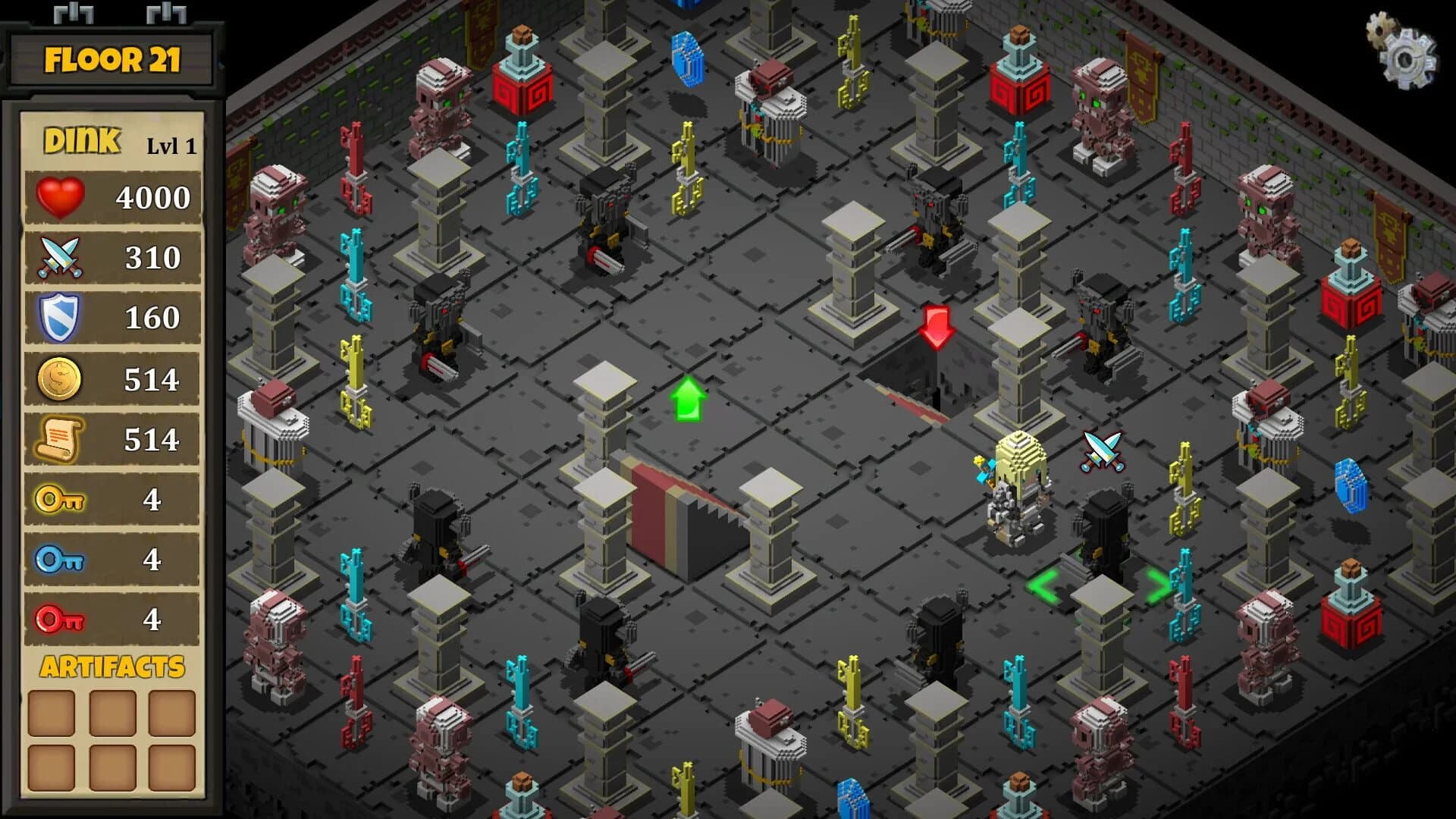Viewport: 1456px width, 819px height.
Task: Expand the Artifacts inventory section
Action: click(x=112, y=666)
